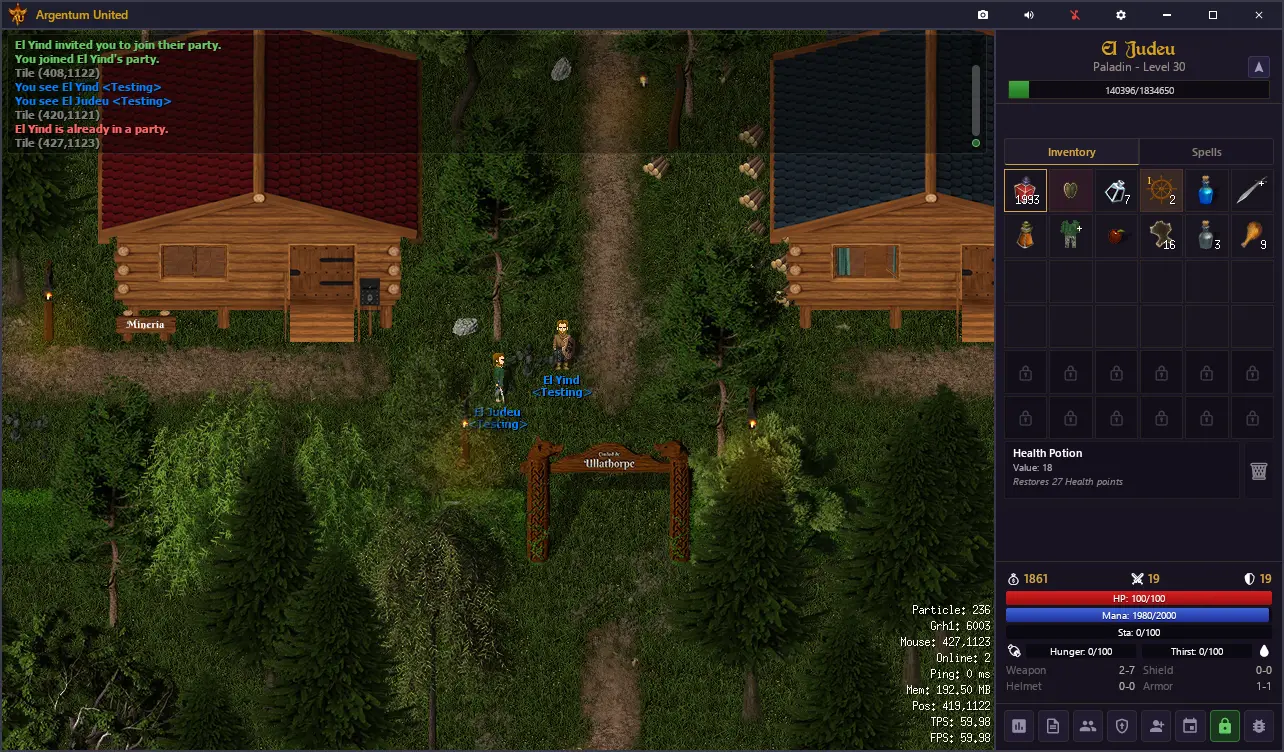Click the trash can delete button

pyautogui.click(x=1259, y=471)
